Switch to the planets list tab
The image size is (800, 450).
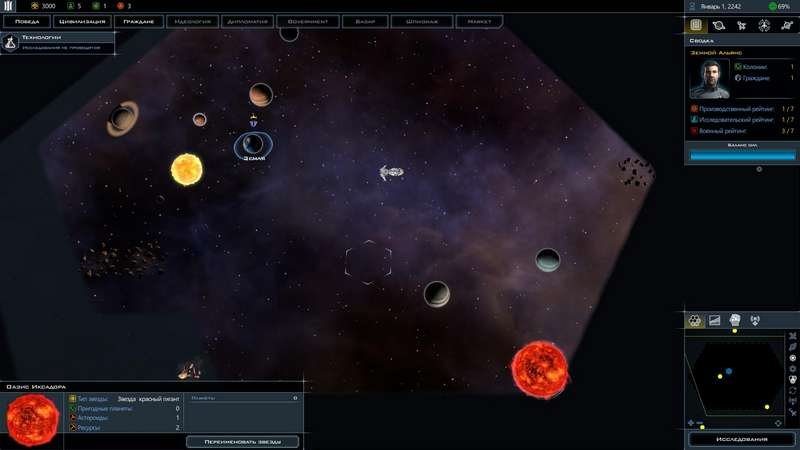718,25
